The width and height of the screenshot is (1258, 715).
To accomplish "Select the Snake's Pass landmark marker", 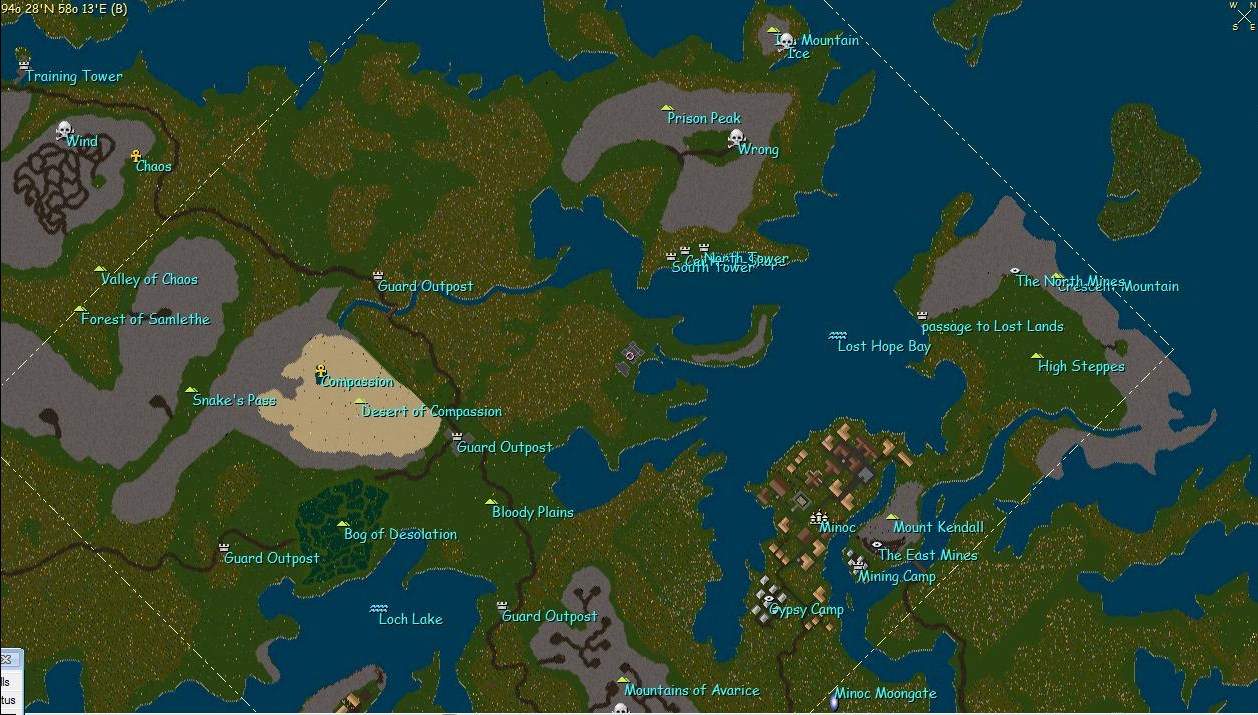I will [x=190, y=390].
